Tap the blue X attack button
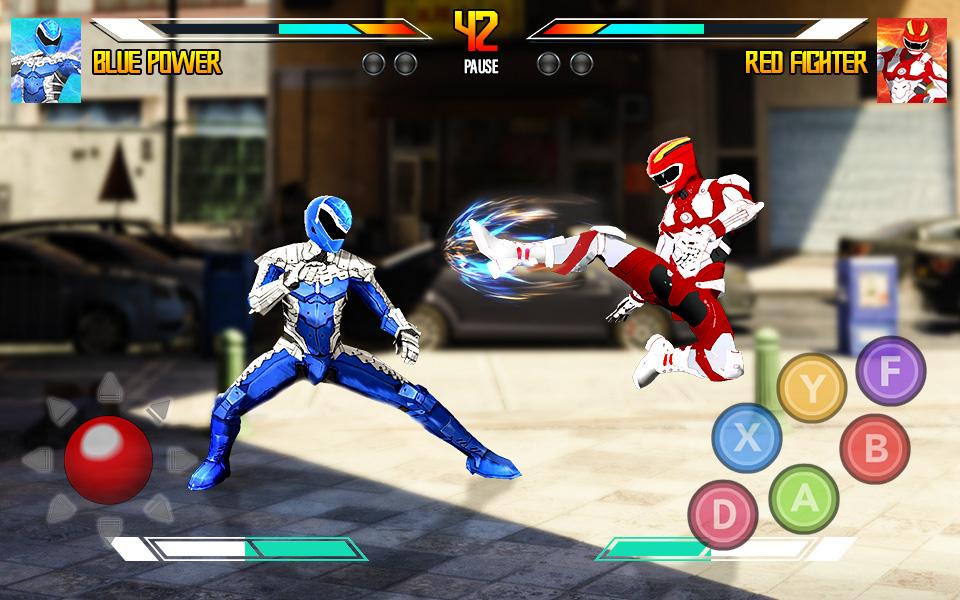The image size is (960, 600). (x=746, y=437)
